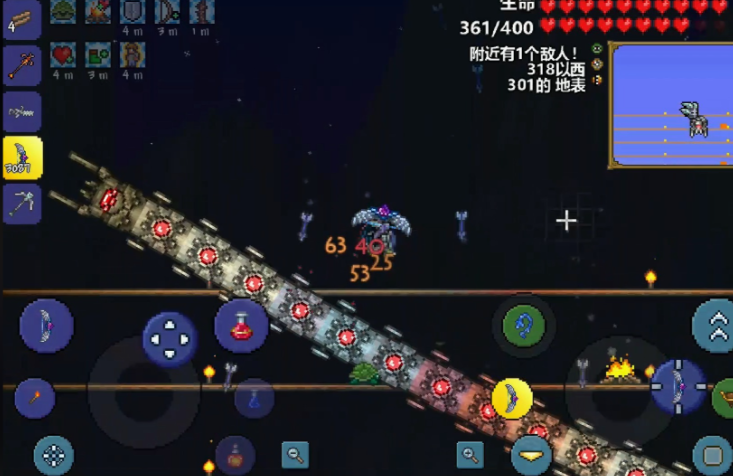Tap the yellow down-arrow drop button

pos(531,456)
